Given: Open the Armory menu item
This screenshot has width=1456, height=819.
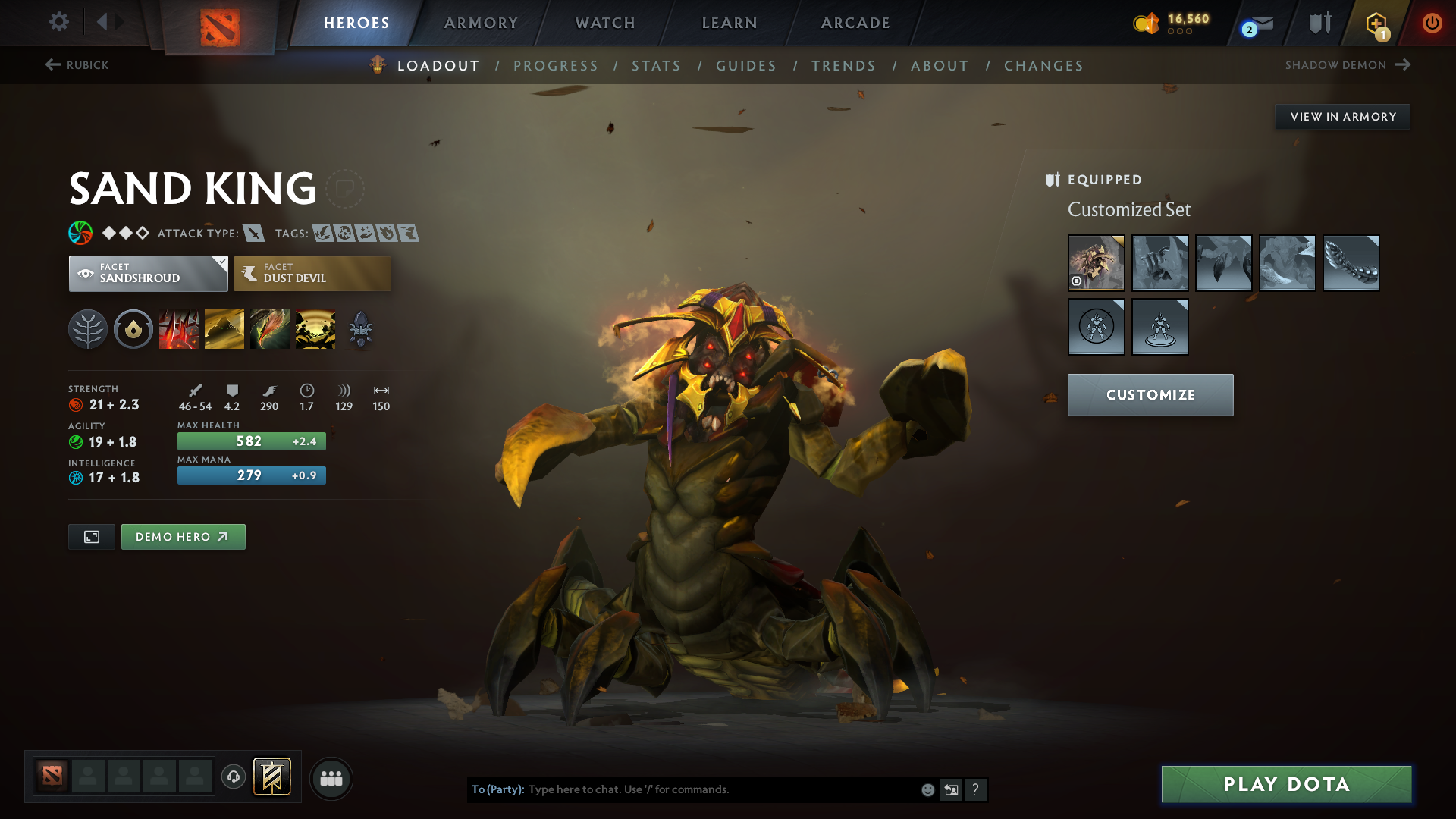Looking at the screenshot, I should tap(480, 23).
